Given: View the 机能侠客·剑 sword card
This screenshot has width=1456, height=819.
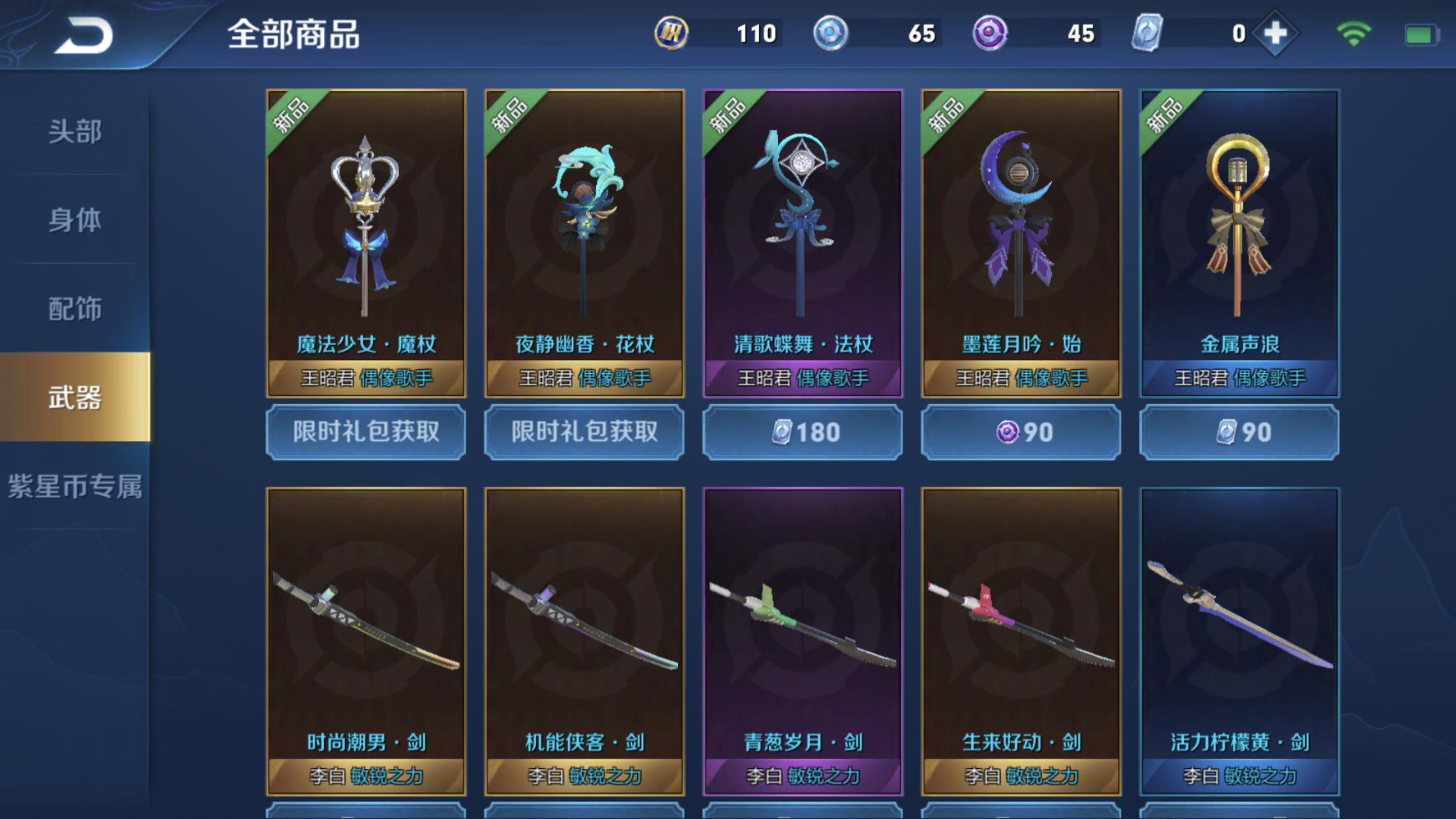Looking at the screenshot, I should click(584, 641).
